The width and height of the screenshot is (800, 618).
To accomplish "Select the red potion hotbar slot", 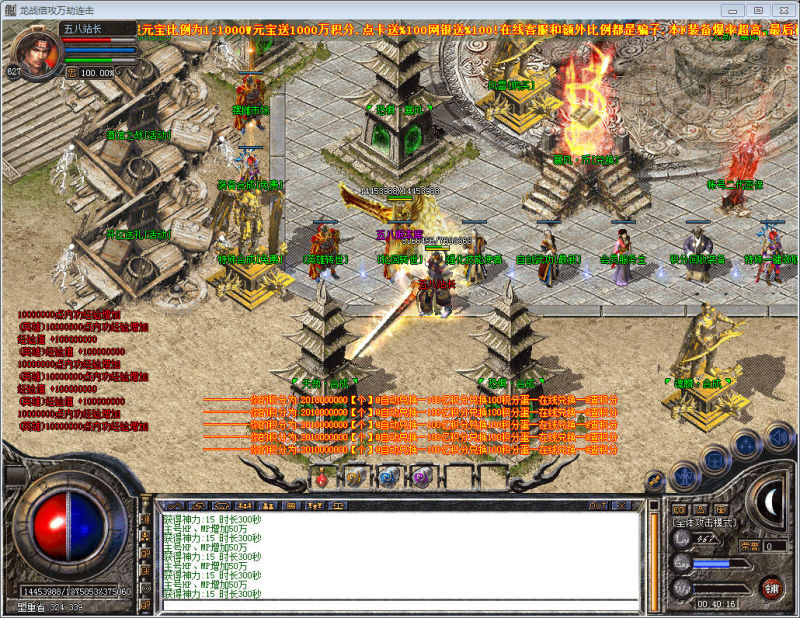I will coord(323,479).
